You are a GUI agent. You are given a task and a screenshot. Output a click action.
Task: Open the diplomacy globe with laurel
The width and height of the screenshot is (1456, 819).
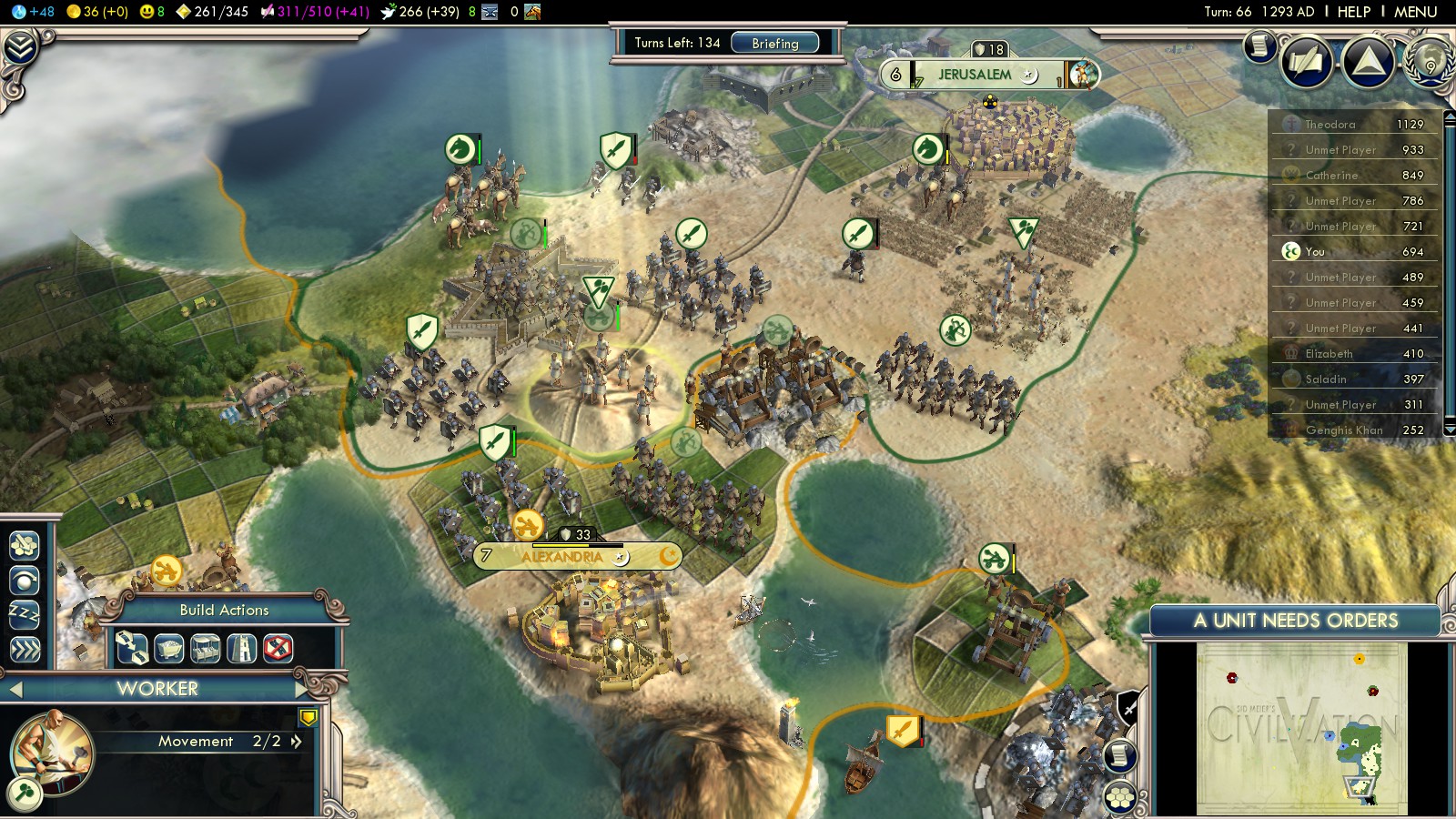click(1431, 60)
